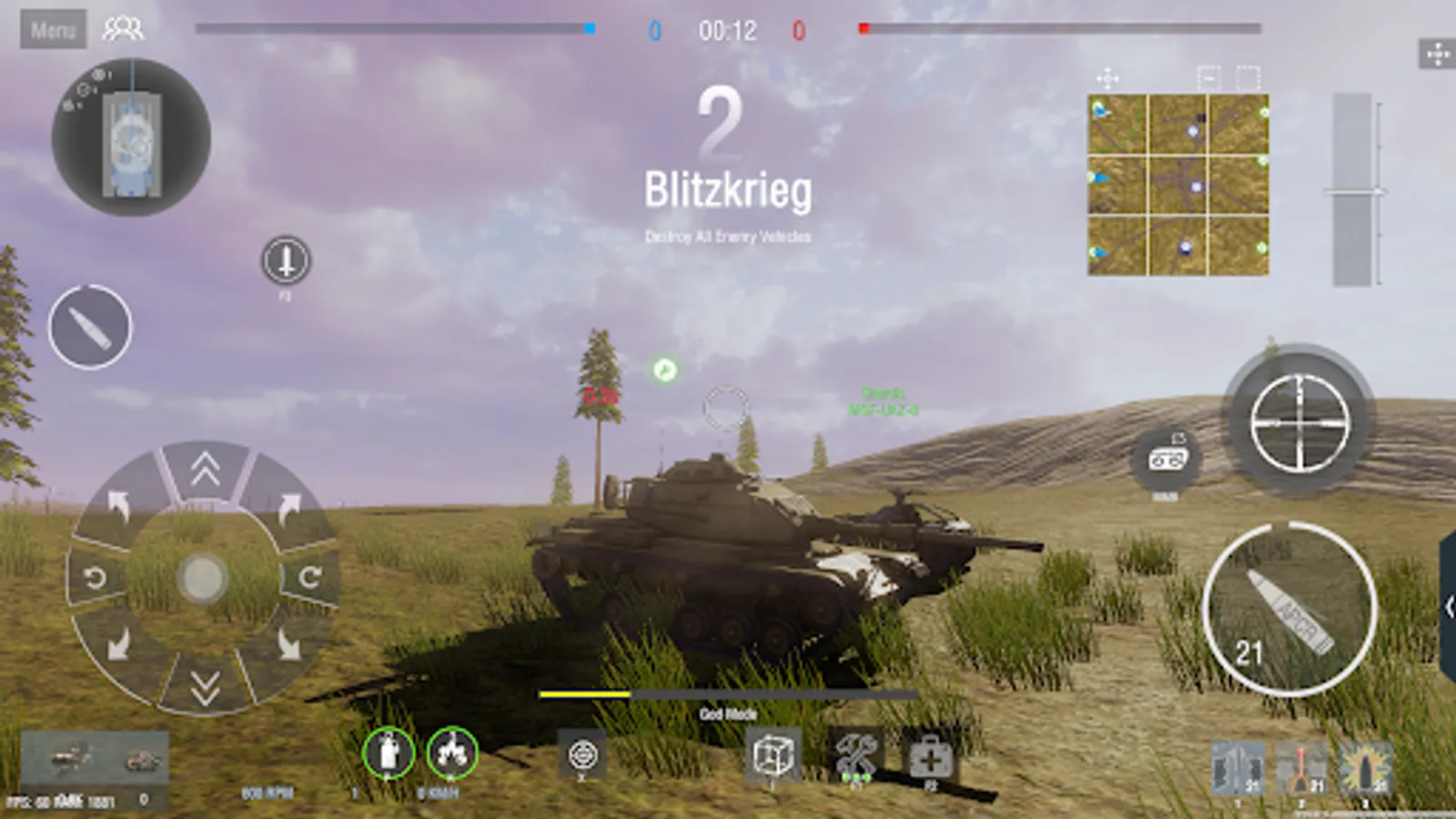This screenshot has width=1456, height=819.
Task: Click the forward arrow on movement control wheel
Action: click(x=203, y=470)
